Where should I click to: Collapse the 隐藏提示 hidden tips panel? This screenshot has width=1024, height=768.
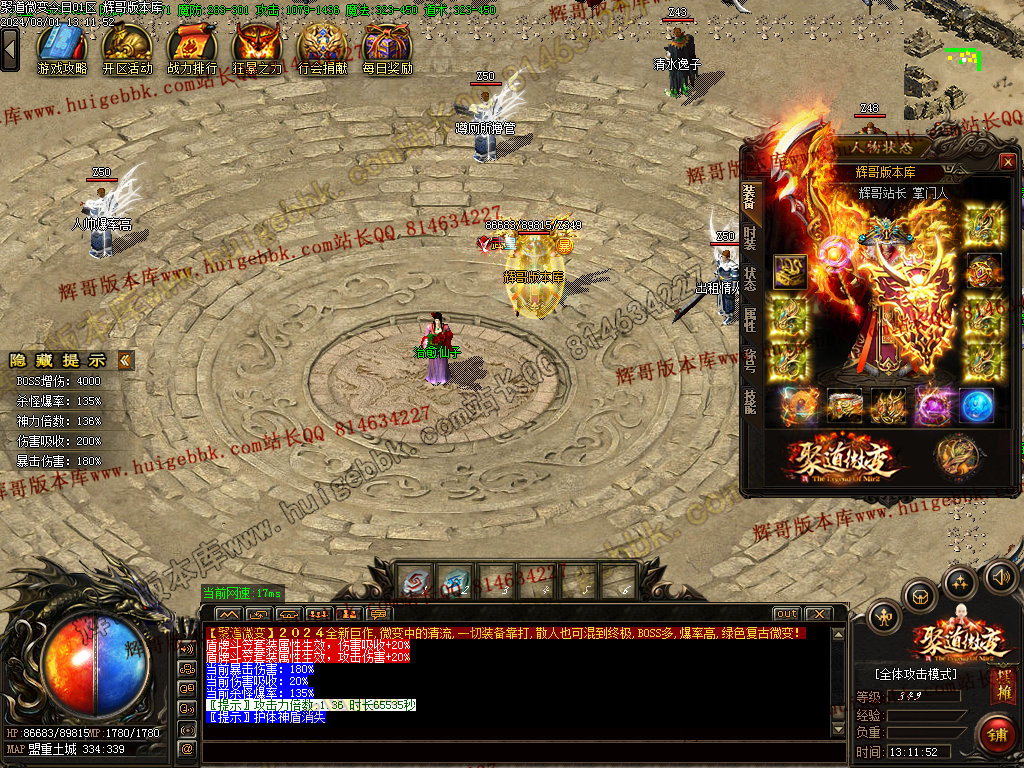125,360
